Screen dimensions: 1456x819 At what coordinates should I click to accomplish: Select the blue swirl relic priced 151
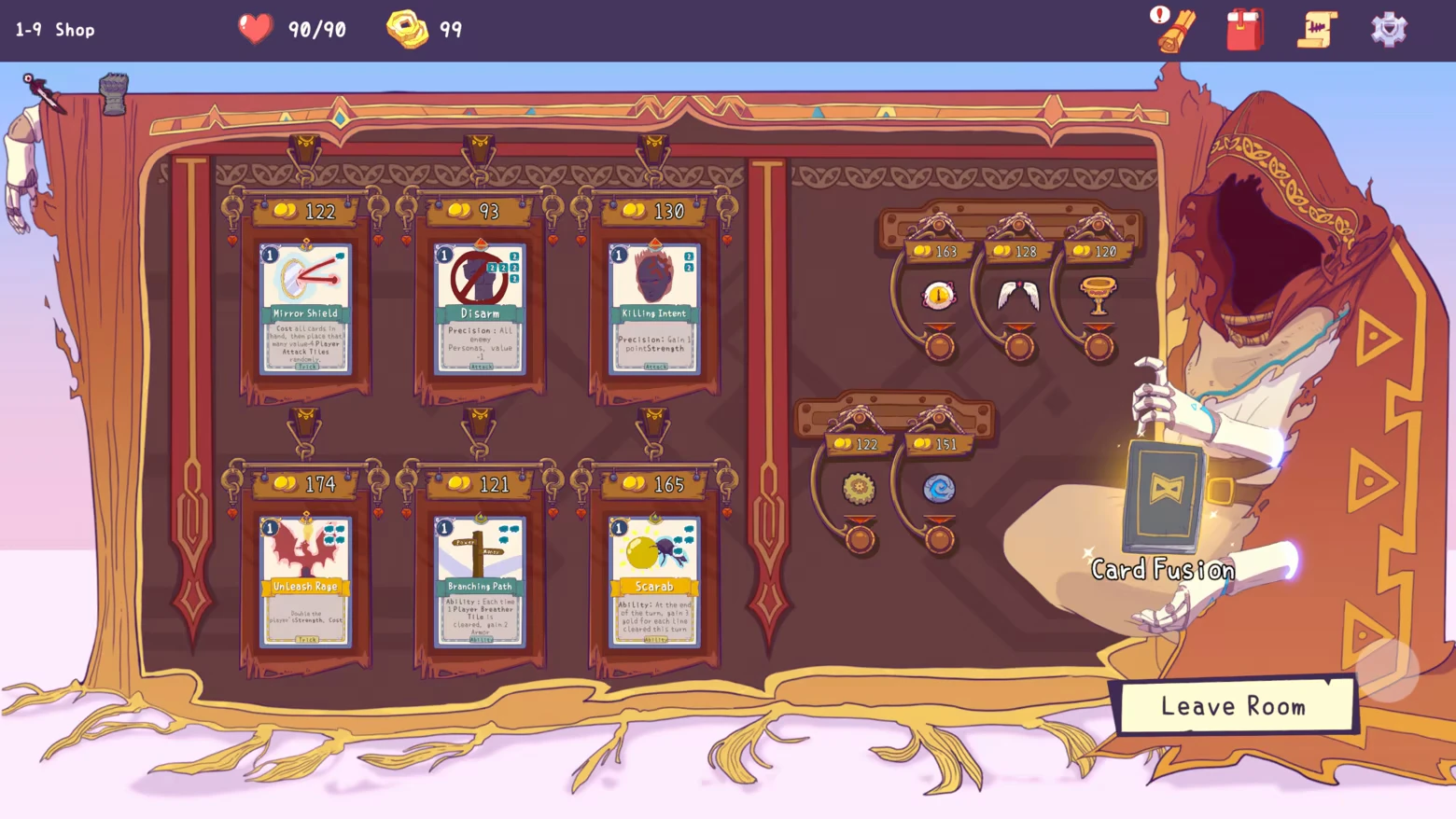938,489
